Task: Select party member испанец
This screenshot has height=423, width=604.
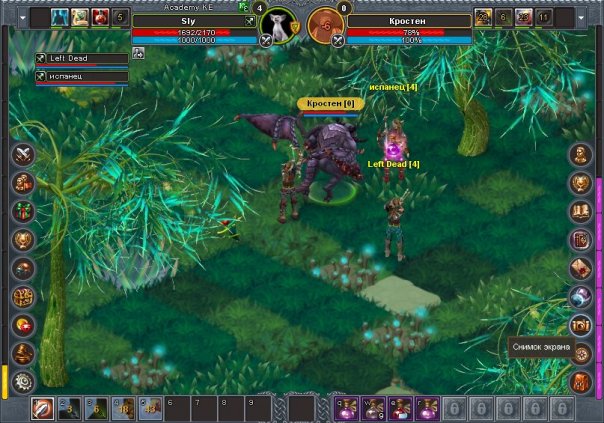Action: pyautogui.click(x=82, y=76)
